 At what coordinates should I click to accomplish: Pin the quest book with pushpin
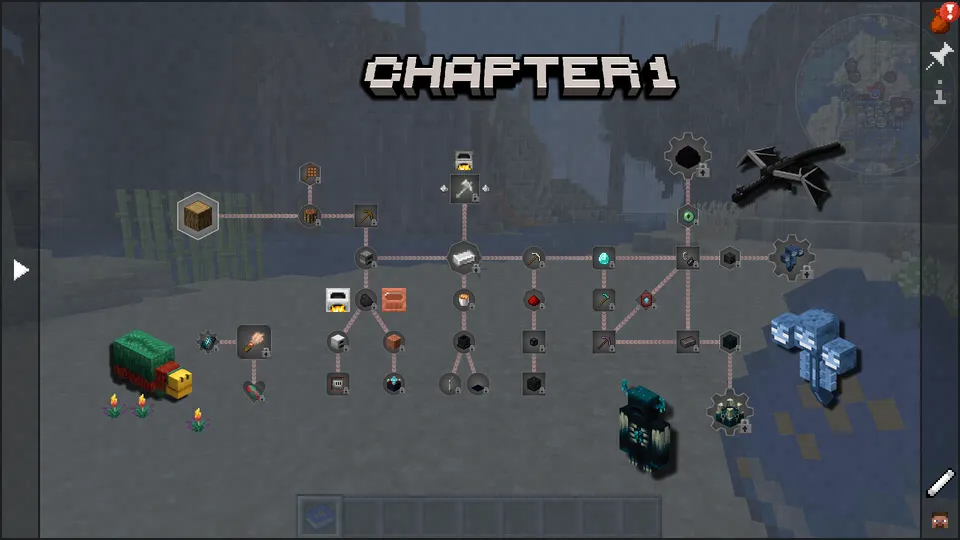939,56
